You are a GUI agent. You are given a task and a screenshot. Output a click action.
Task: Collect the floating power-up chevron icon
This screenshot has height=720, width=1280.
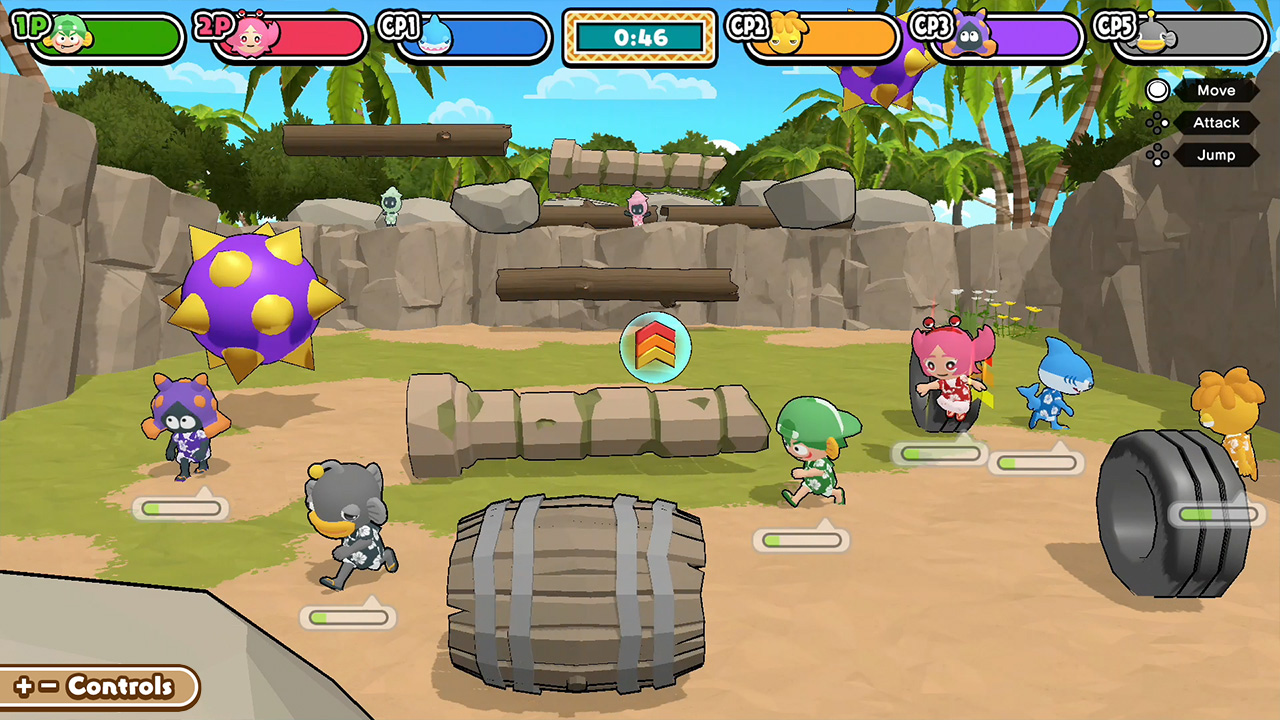[x=656, y=347]
